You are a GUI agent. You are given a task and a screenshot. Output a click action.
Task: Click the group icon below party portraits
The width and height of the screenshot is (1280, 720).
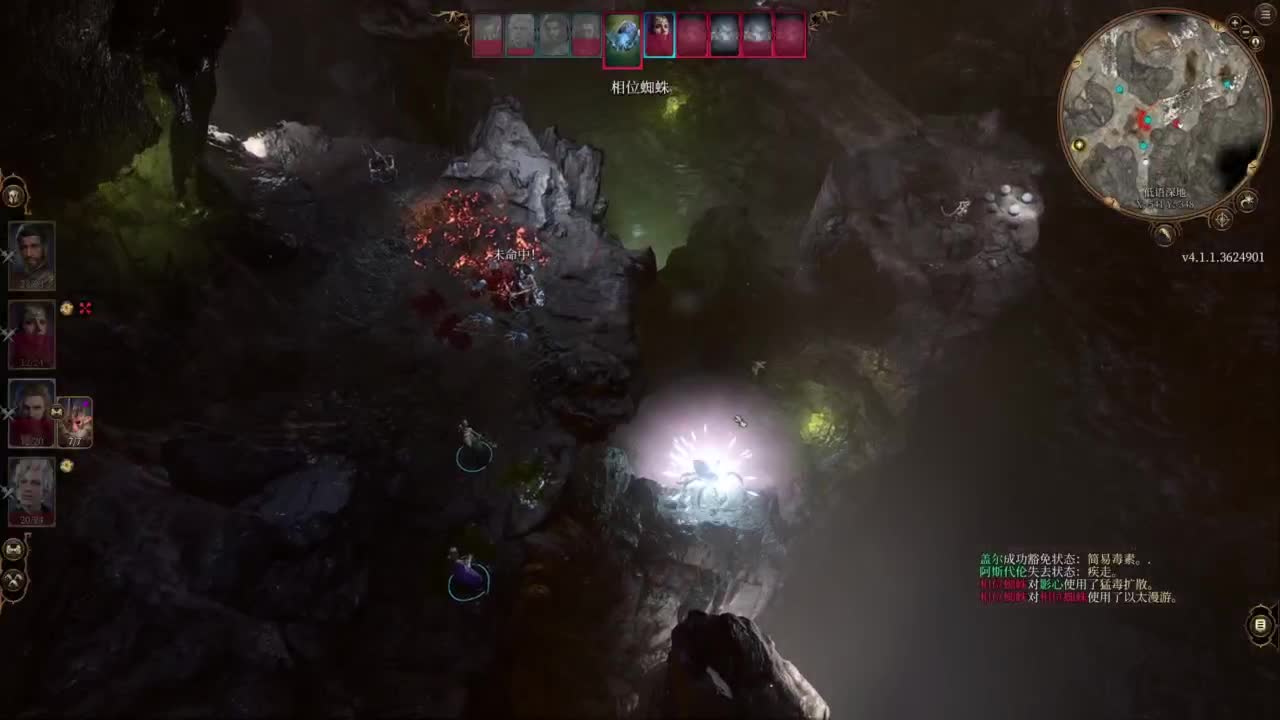pos(14,550)
